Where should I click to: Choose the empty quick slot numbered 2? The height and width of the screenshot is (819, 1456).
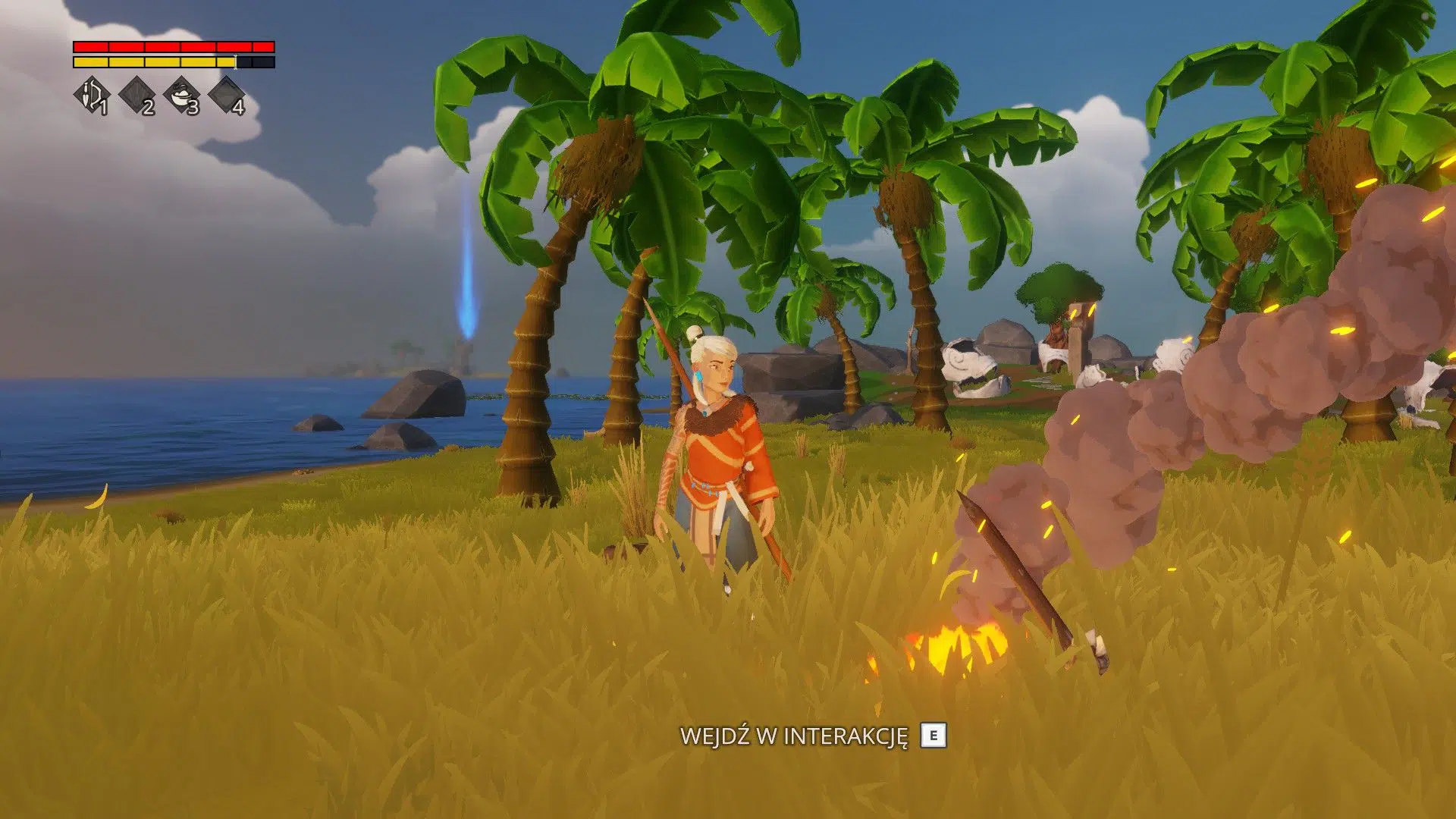coord(136,96)
